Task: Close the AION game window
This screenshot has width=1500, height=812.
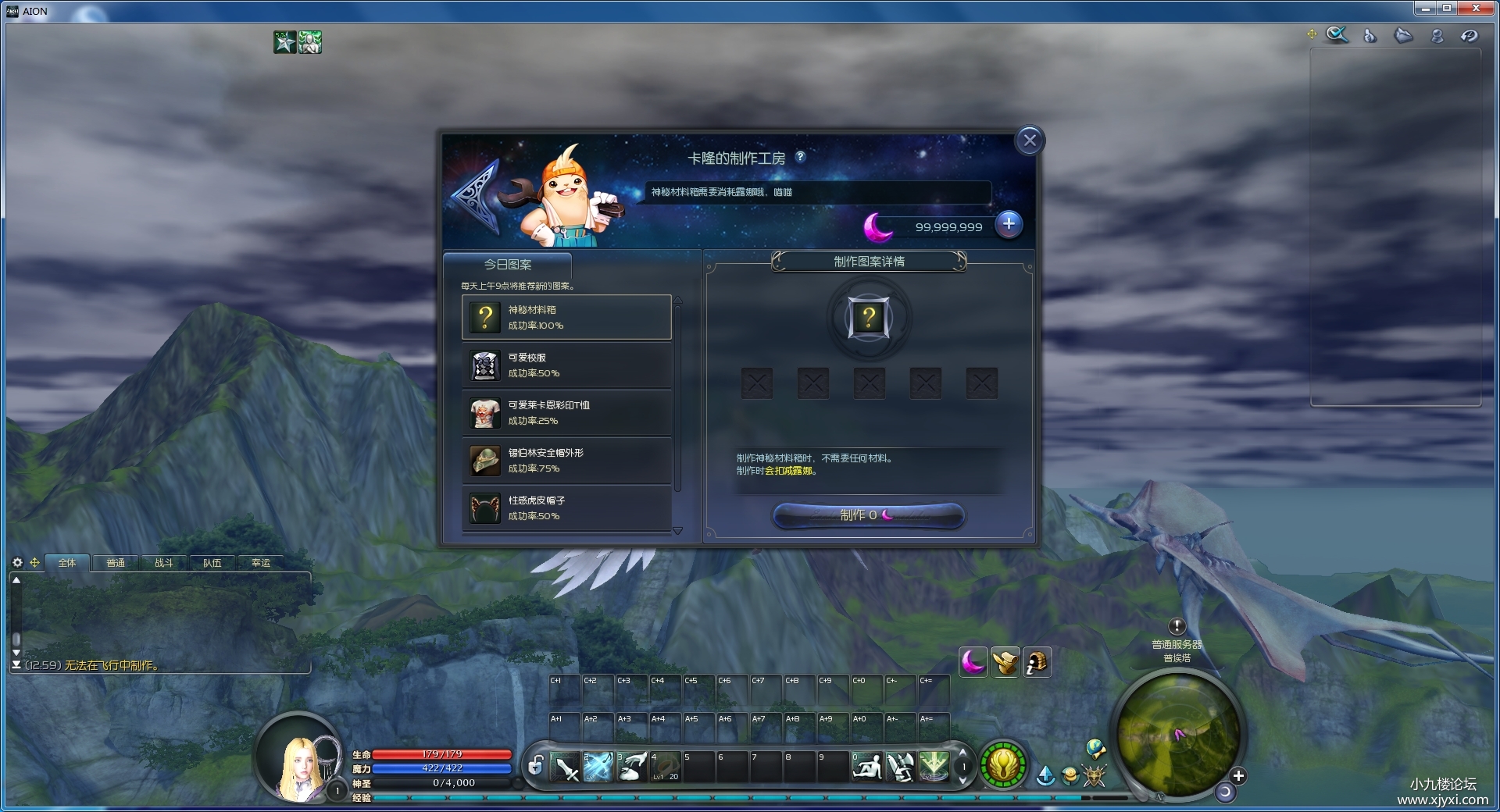Action: click(x=1476, y=9)
